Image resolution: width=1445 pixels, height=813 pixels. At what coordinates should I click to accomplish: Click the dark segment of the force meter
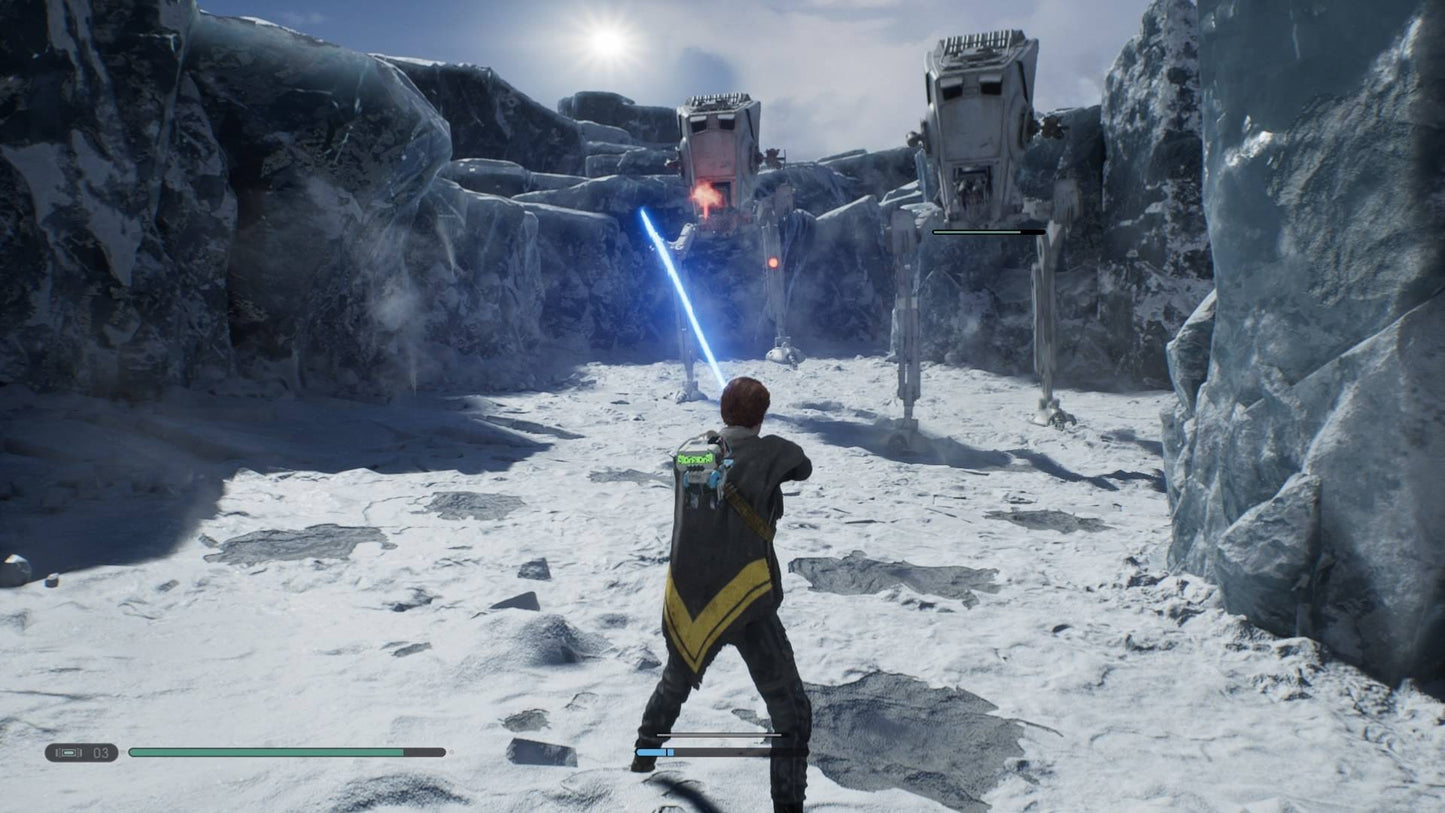(730, 751)
